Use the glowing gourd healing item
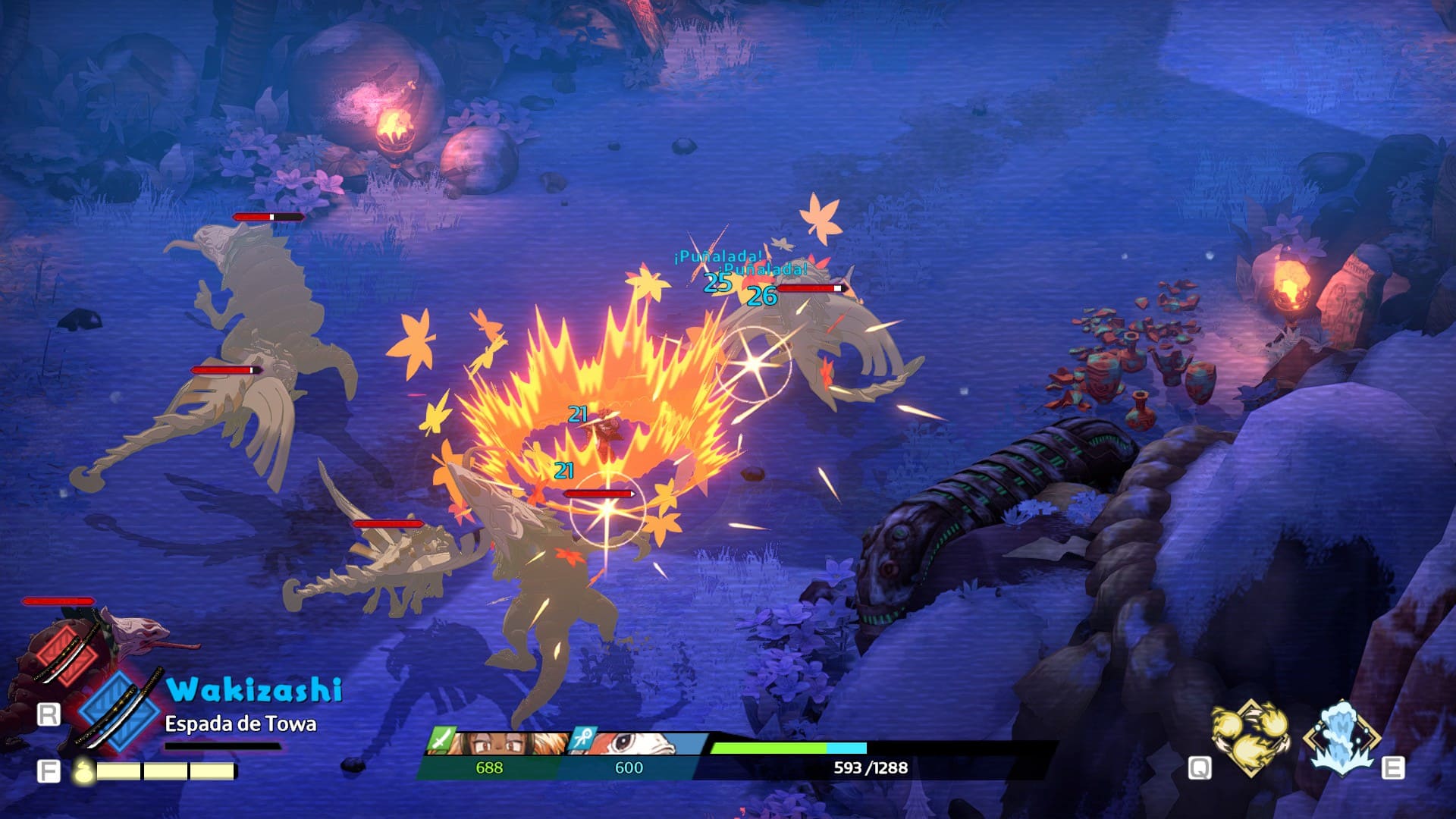 (x=83, y=771)
